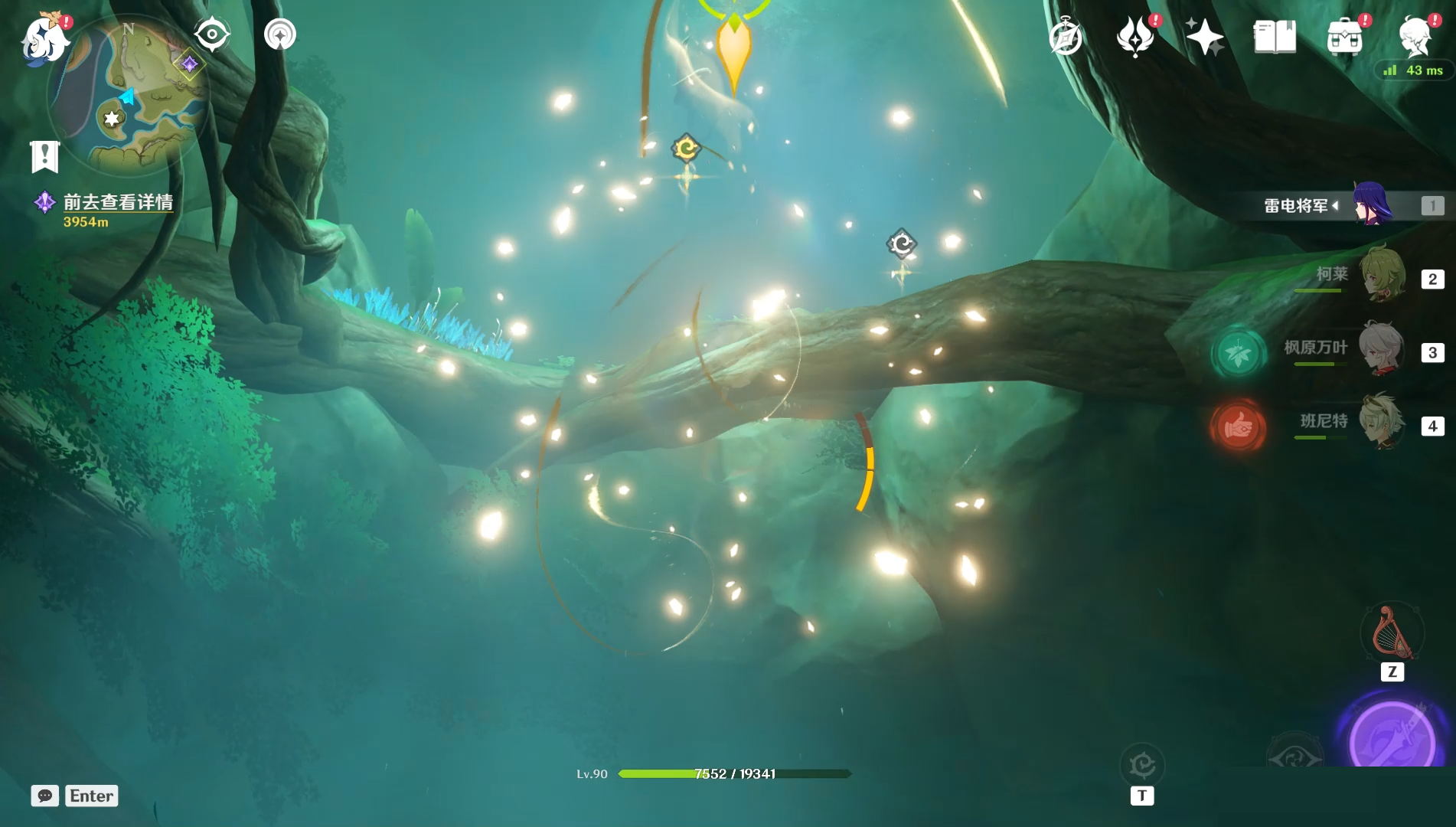Viewport: 1456px width, 827px height.
Task: Switch to party member 枫原万叶
Action: [x=1382, y=348]
